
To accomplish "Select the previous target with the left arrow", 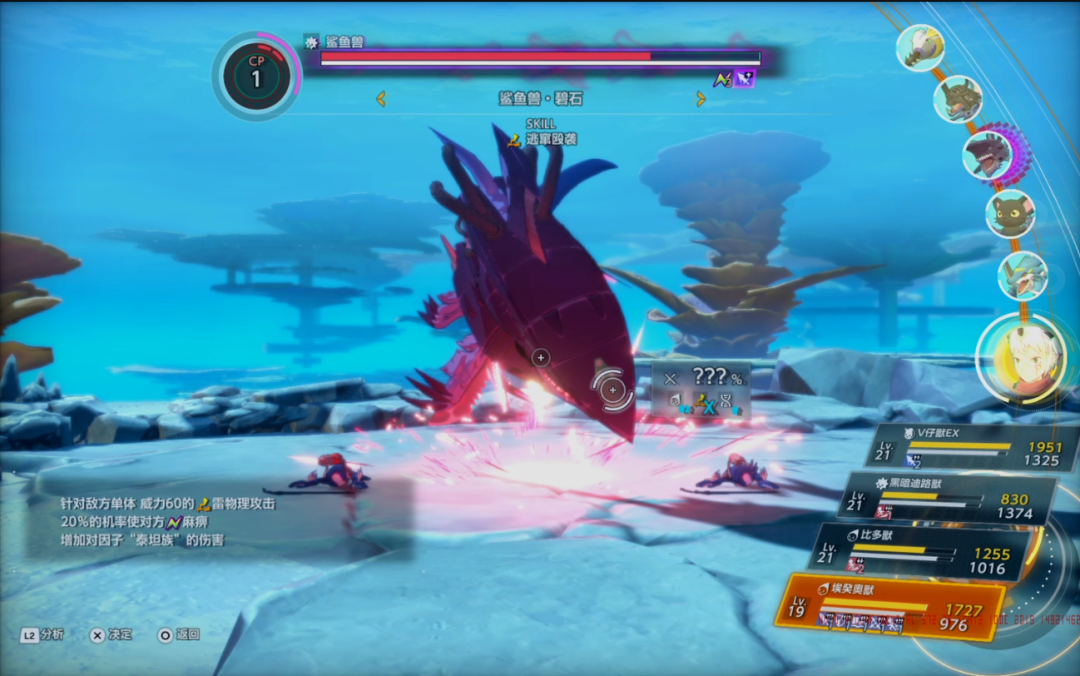I will point(381,99).
